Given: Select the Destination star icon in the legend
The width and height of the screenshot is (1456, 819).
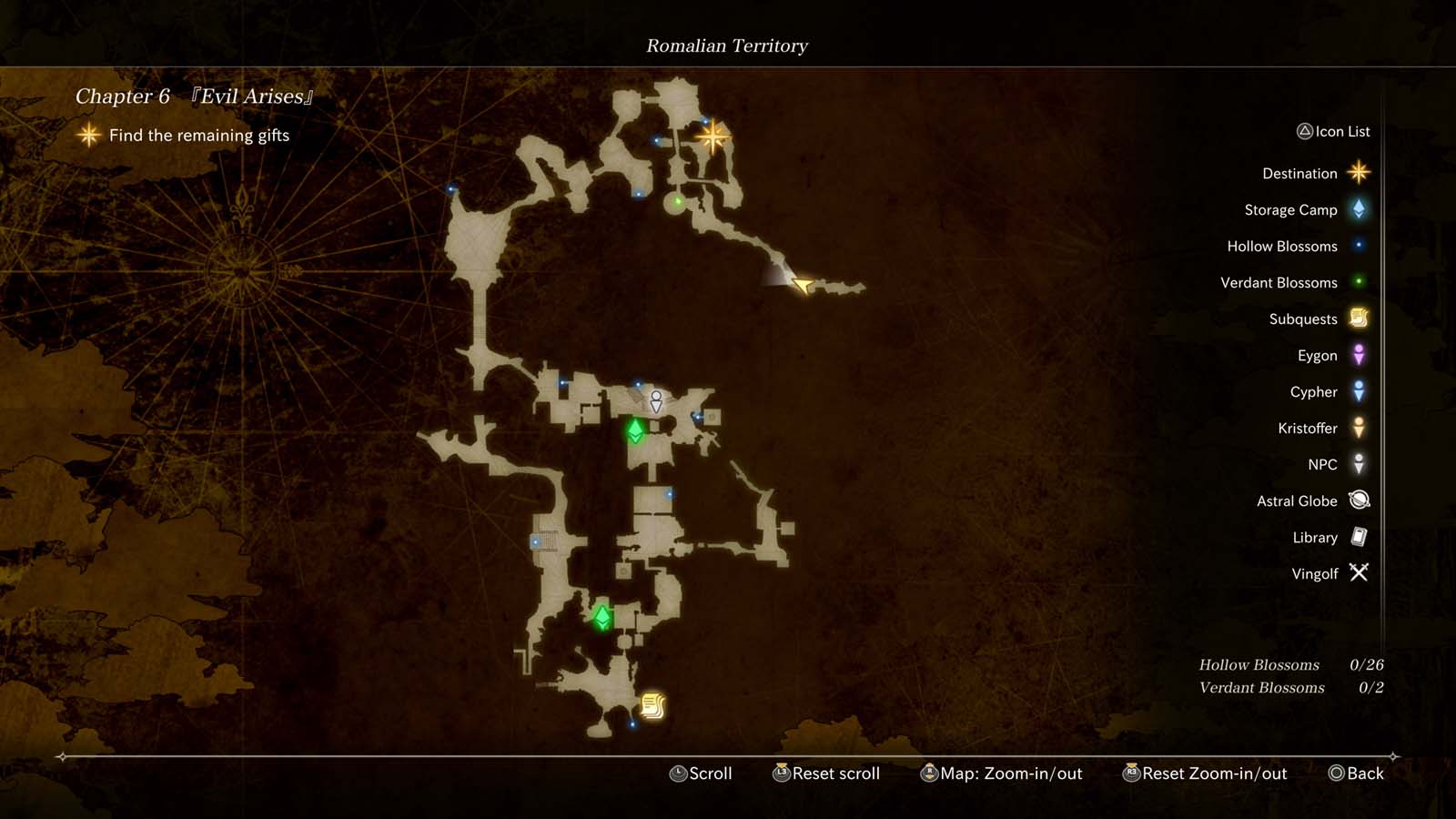Looking at the screenshot, I should click(1357, 173).
